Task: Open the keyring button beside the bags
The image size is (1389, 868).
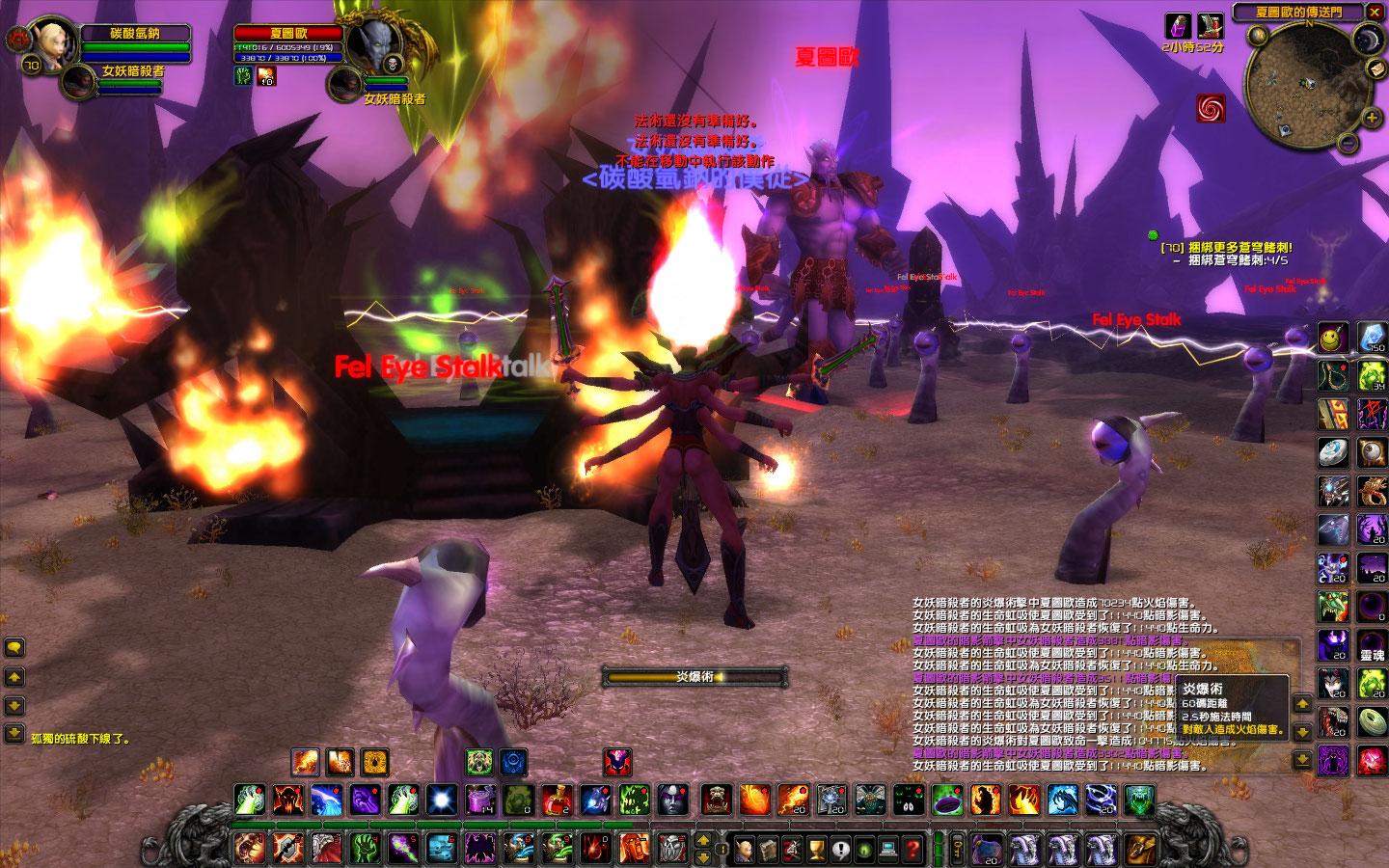Action: [956, 849]
